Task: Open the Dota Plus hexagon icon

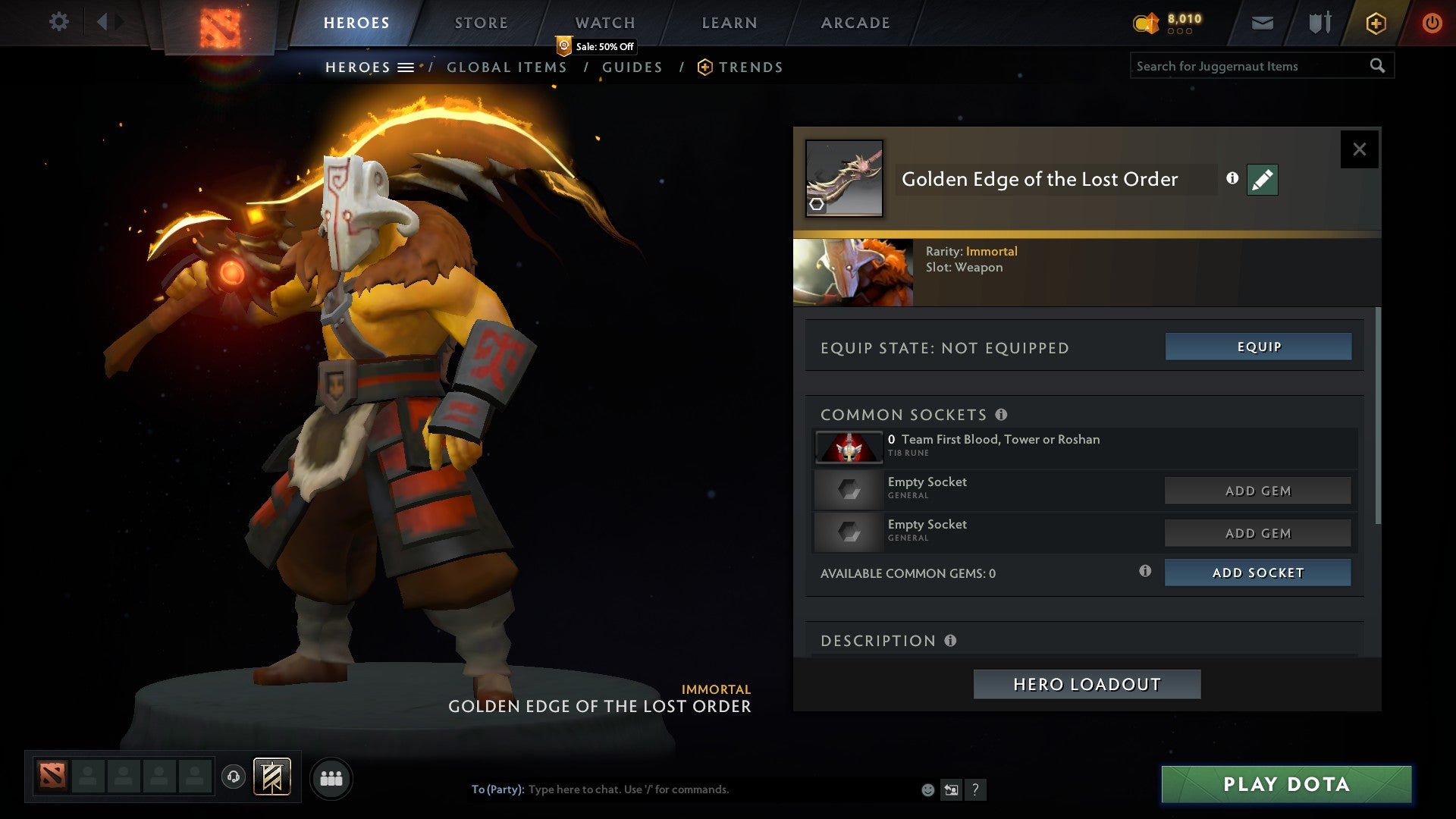Action: click(1375, 23)
